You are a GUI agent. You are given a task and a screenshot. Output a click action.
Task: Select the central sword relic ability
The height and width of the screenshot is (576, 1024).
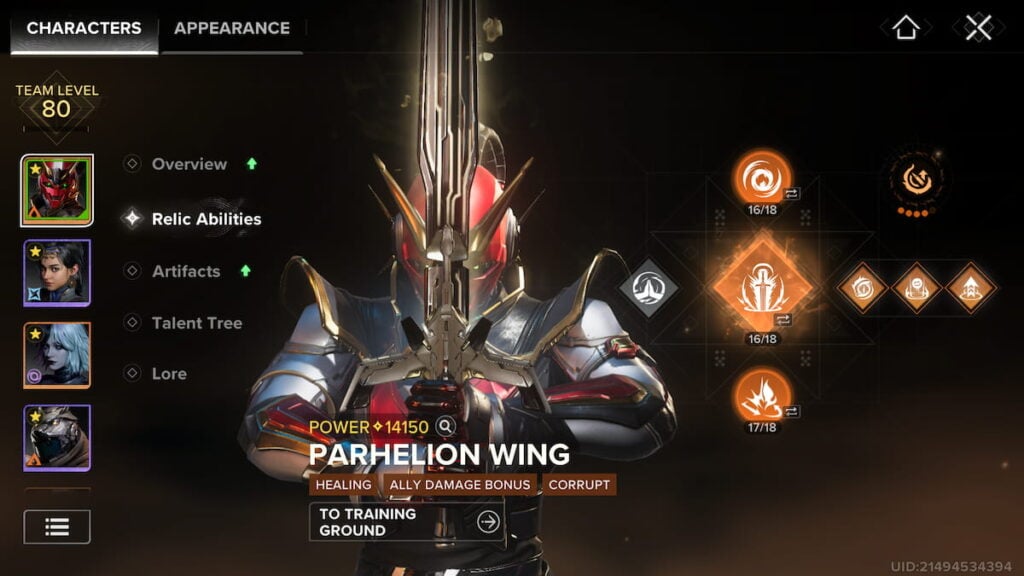tap(762, 287)
